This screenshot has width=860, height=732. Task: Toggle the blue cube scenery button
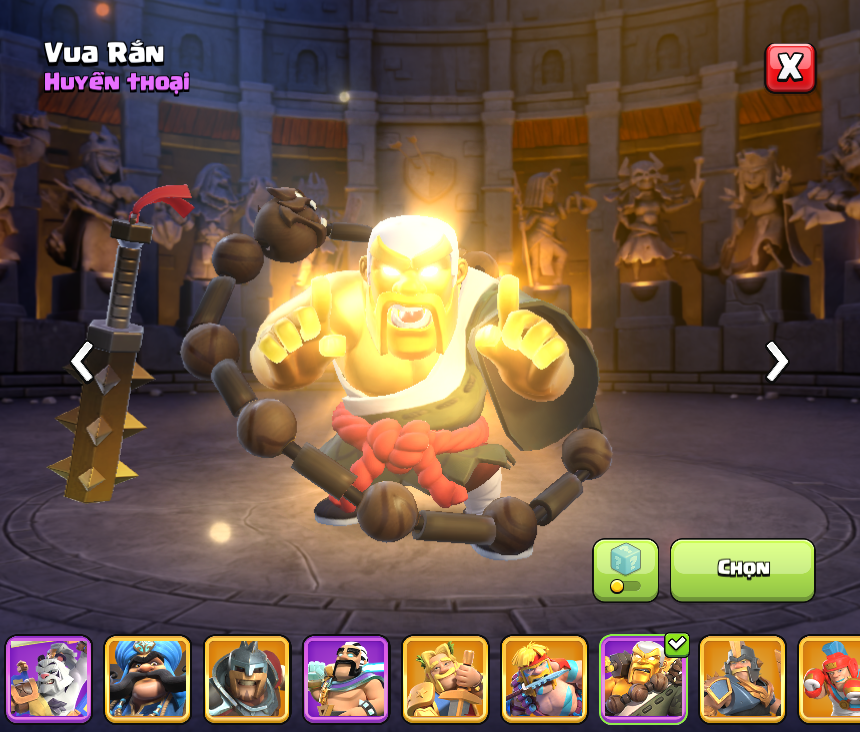click(x=625, y=569)
